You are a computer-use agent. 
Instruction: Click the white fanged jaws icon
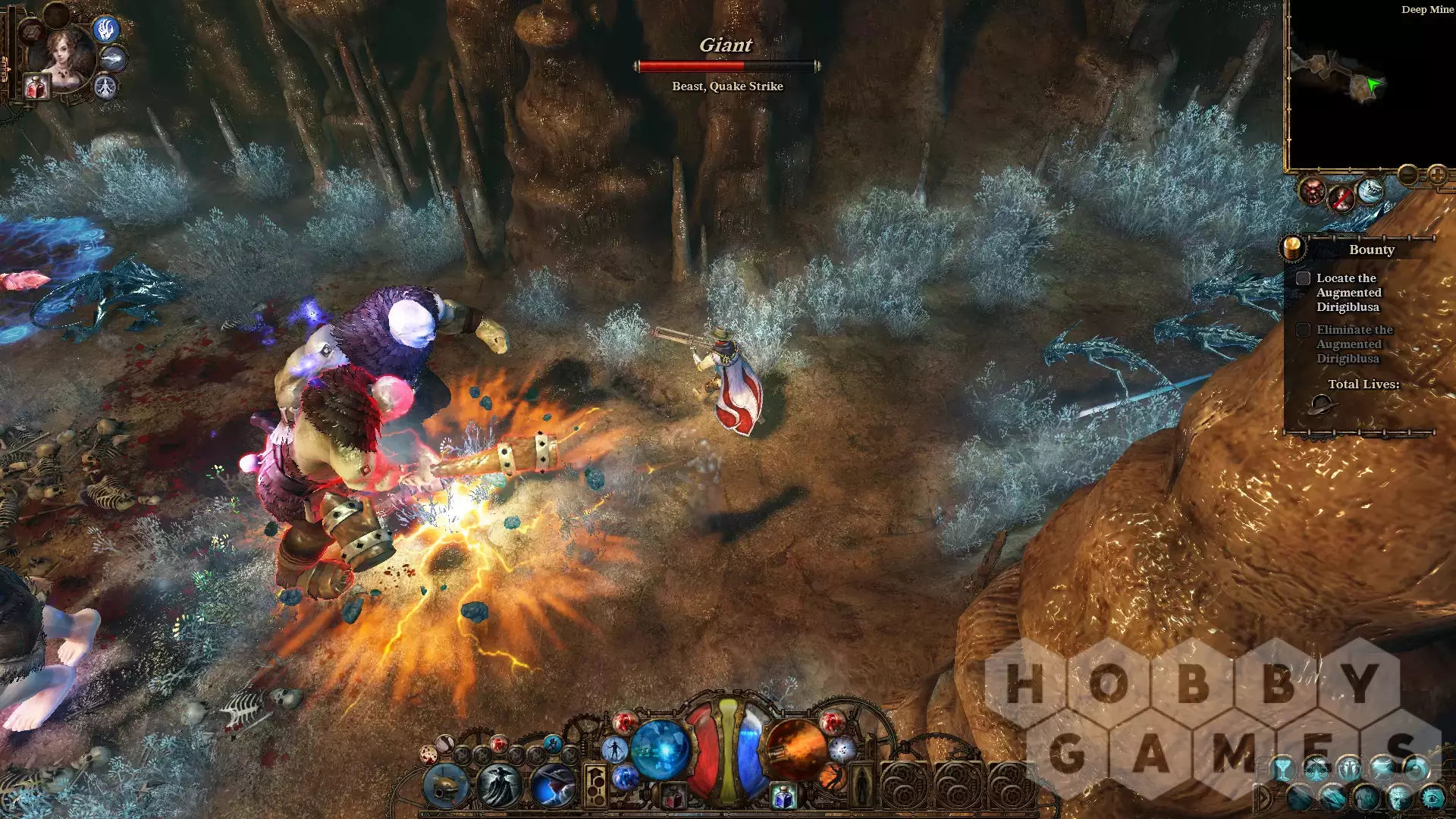tap(1370, 190)
